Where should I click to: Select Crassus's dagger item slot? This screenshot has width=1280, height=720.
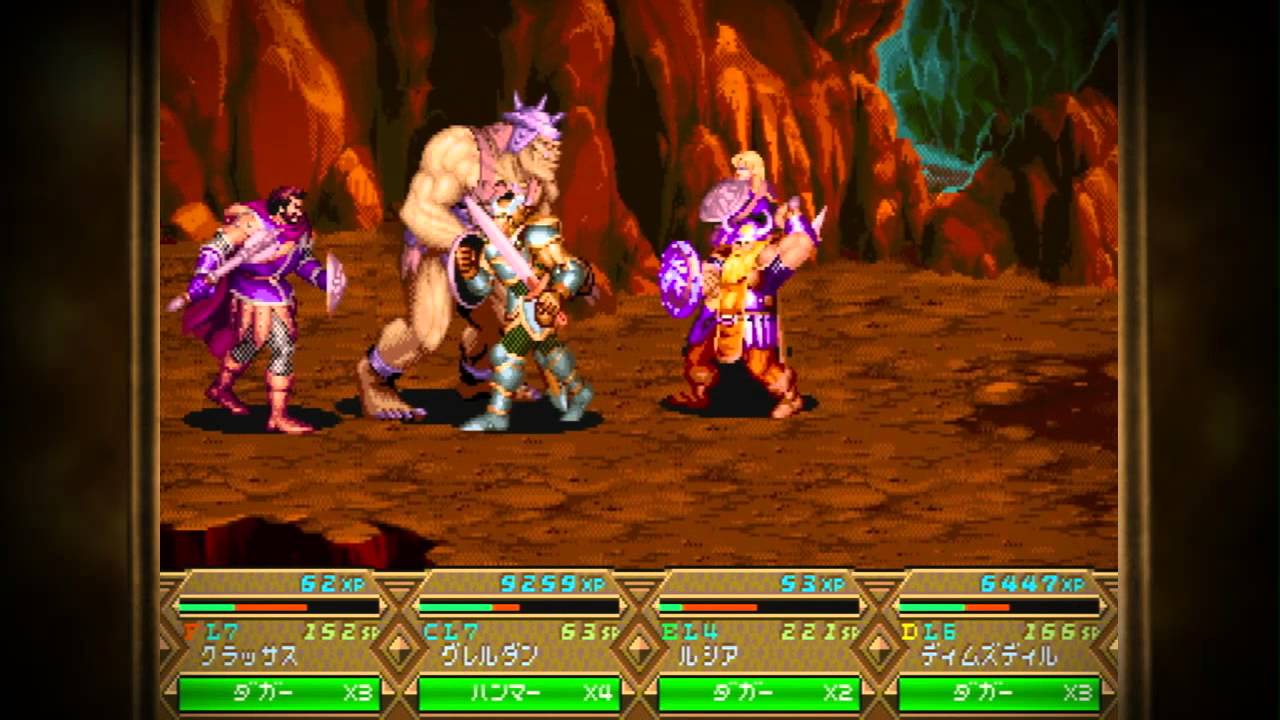pos(279,693)
